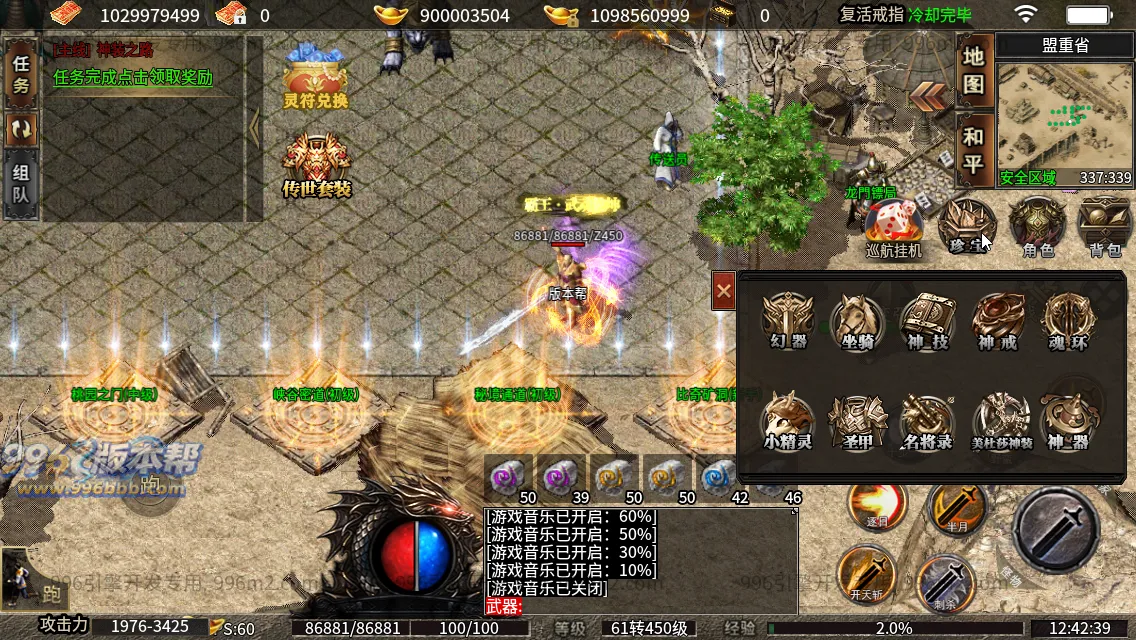The height and width of the screenshot is (640, 1136).
Task: Open the 神技 skill book menu
Action: 927,320
